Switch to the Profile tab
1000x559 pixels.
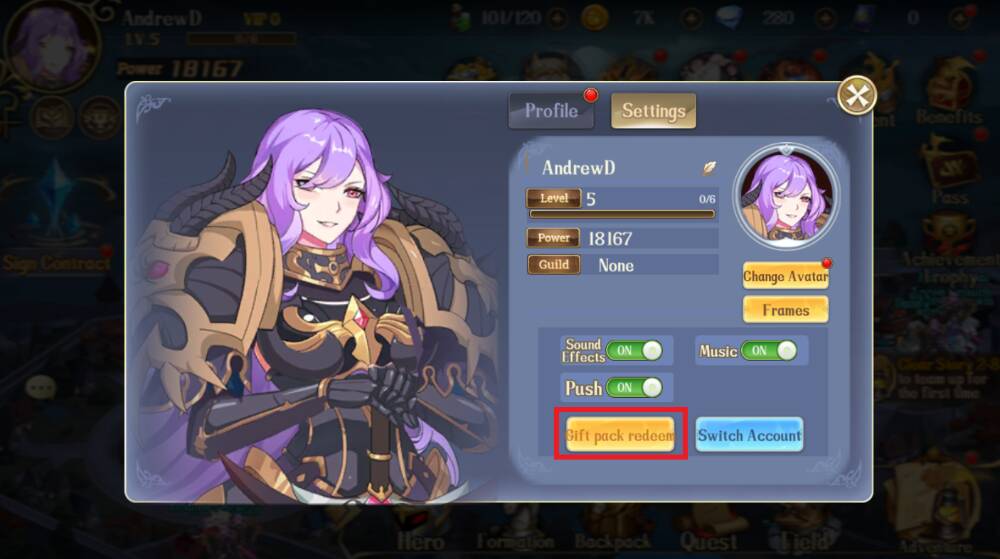551,111
